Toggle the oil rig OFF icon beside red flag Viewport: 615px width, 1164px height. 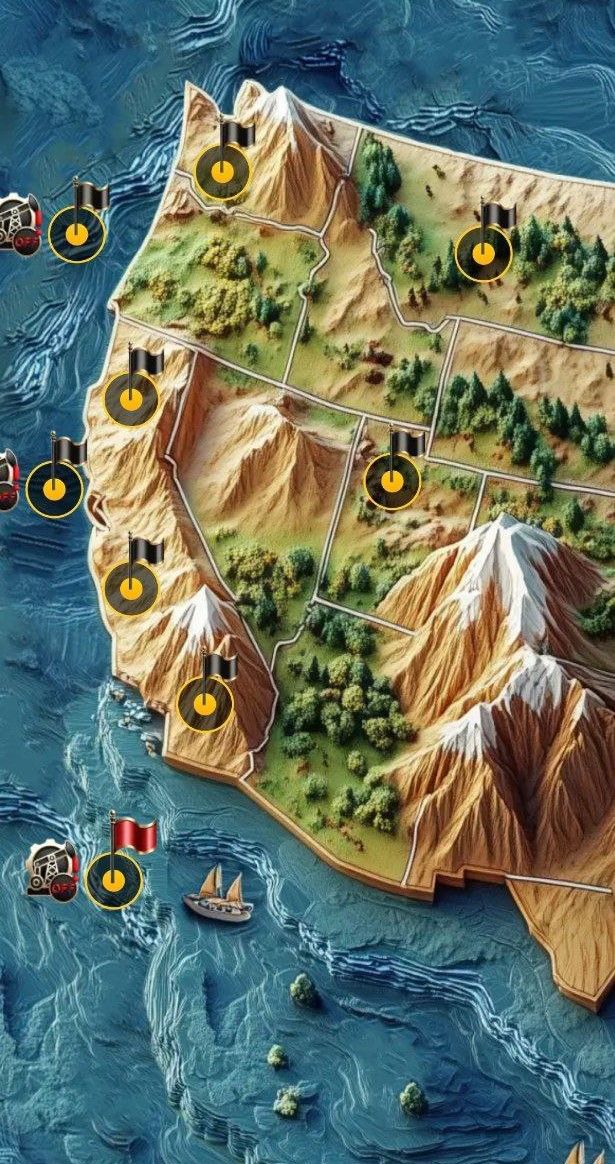coord(50,869)
